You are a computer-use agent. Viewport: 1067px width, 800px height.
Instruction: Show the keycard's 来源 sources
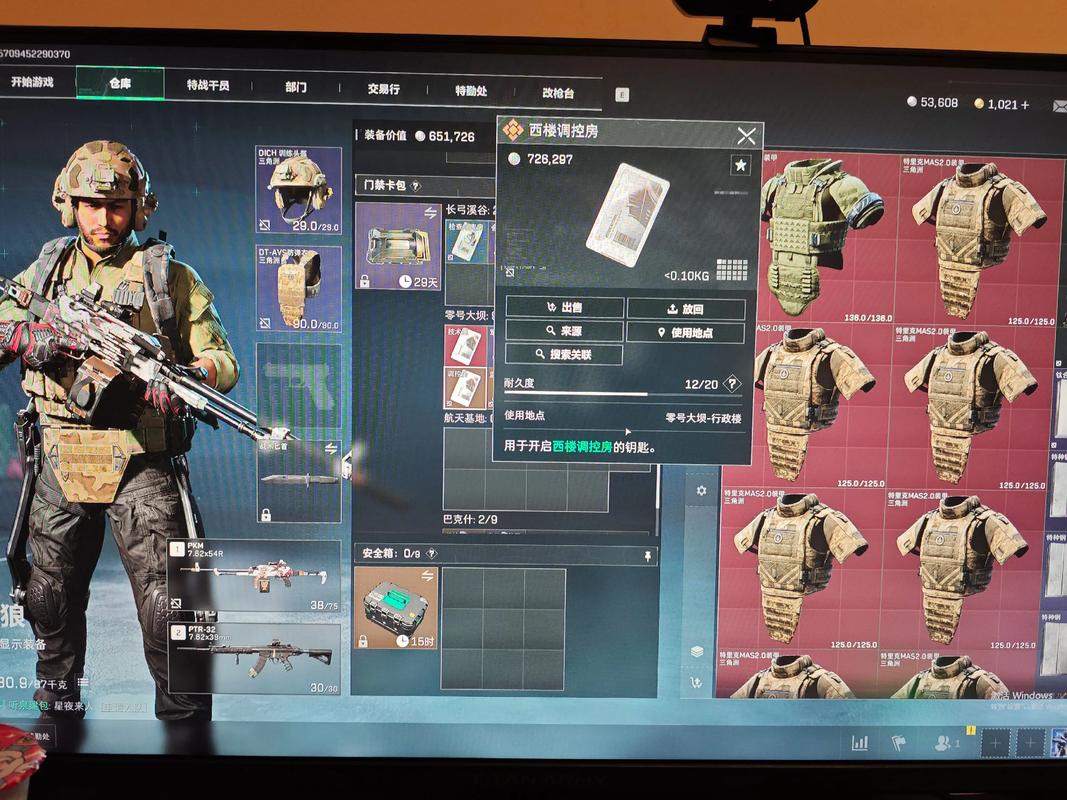565,331
